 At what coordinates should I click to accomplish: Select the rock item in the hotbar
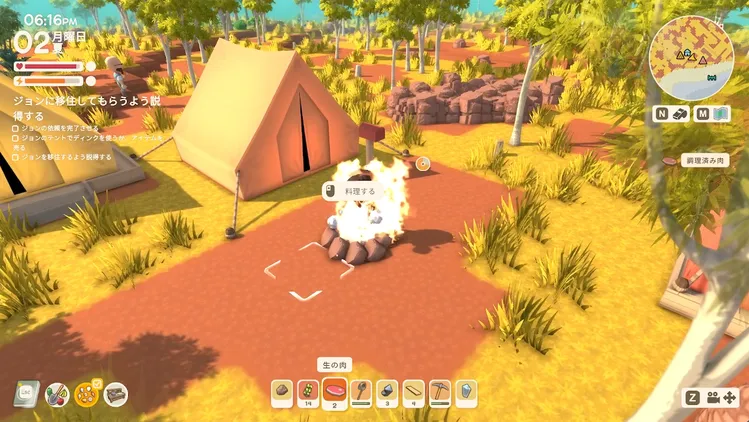[x=281, y=391]
